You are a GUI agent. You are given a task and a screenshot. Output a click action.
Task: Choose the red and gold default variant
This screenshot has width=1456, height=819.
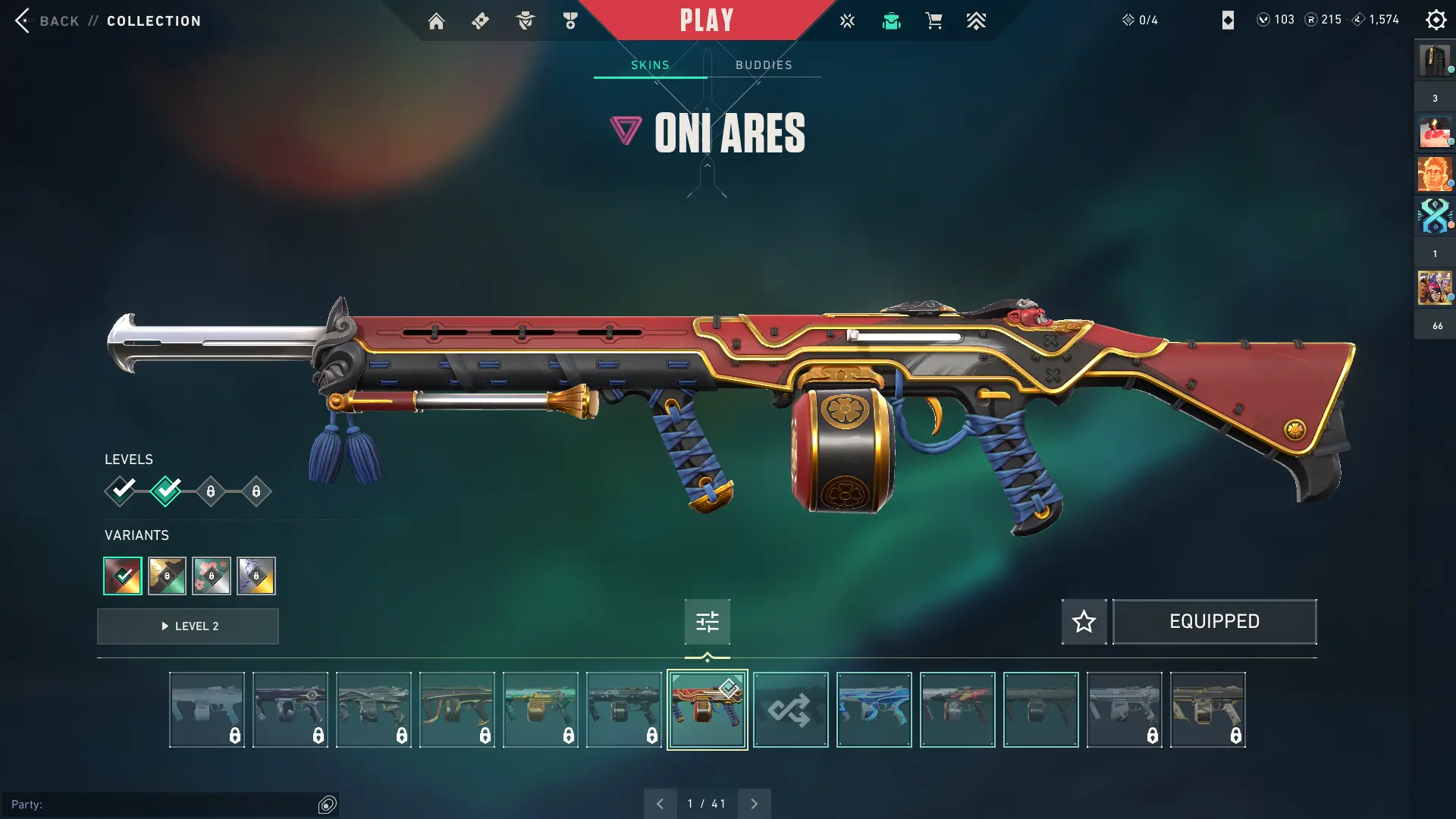pyautogui.click(x=123, y=576)
